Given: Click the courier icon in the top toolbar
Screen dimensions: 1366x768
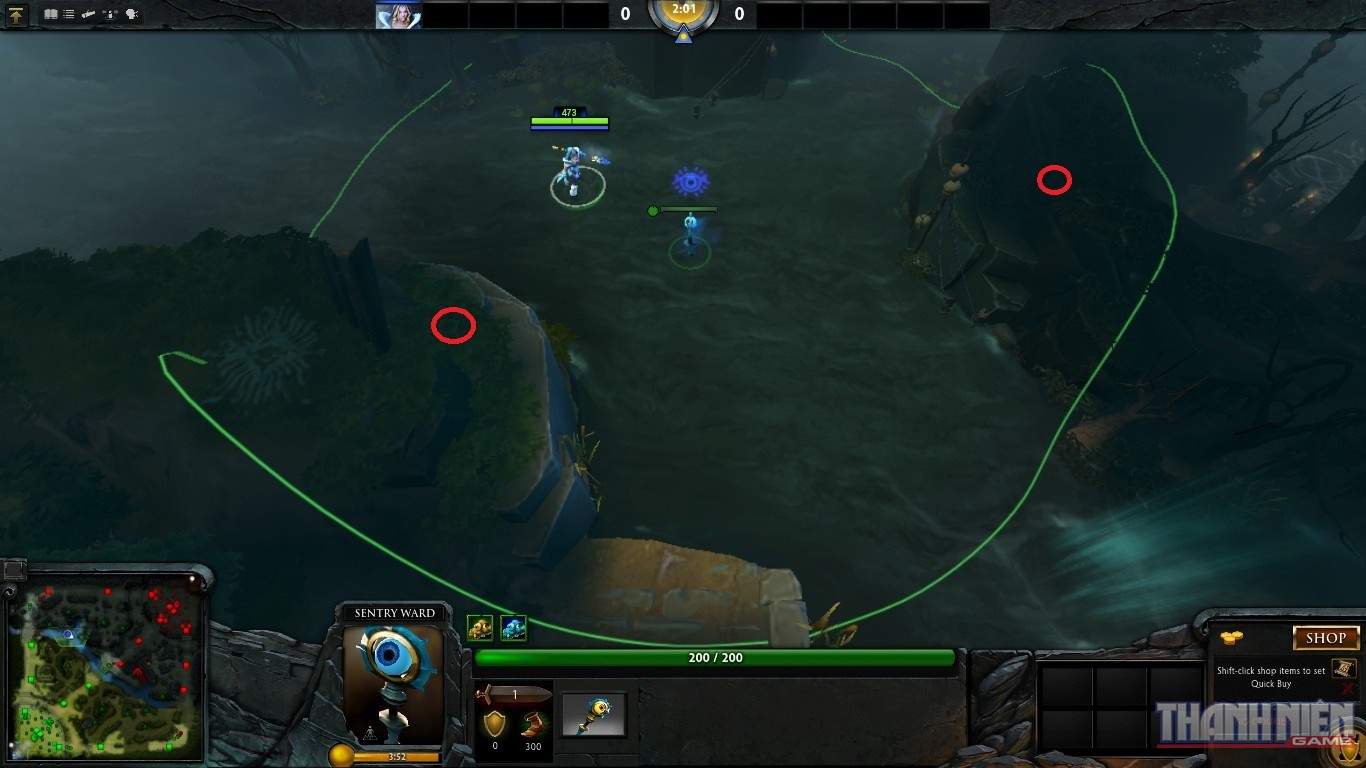Looking at the screenshot, I should pos(88,14).
